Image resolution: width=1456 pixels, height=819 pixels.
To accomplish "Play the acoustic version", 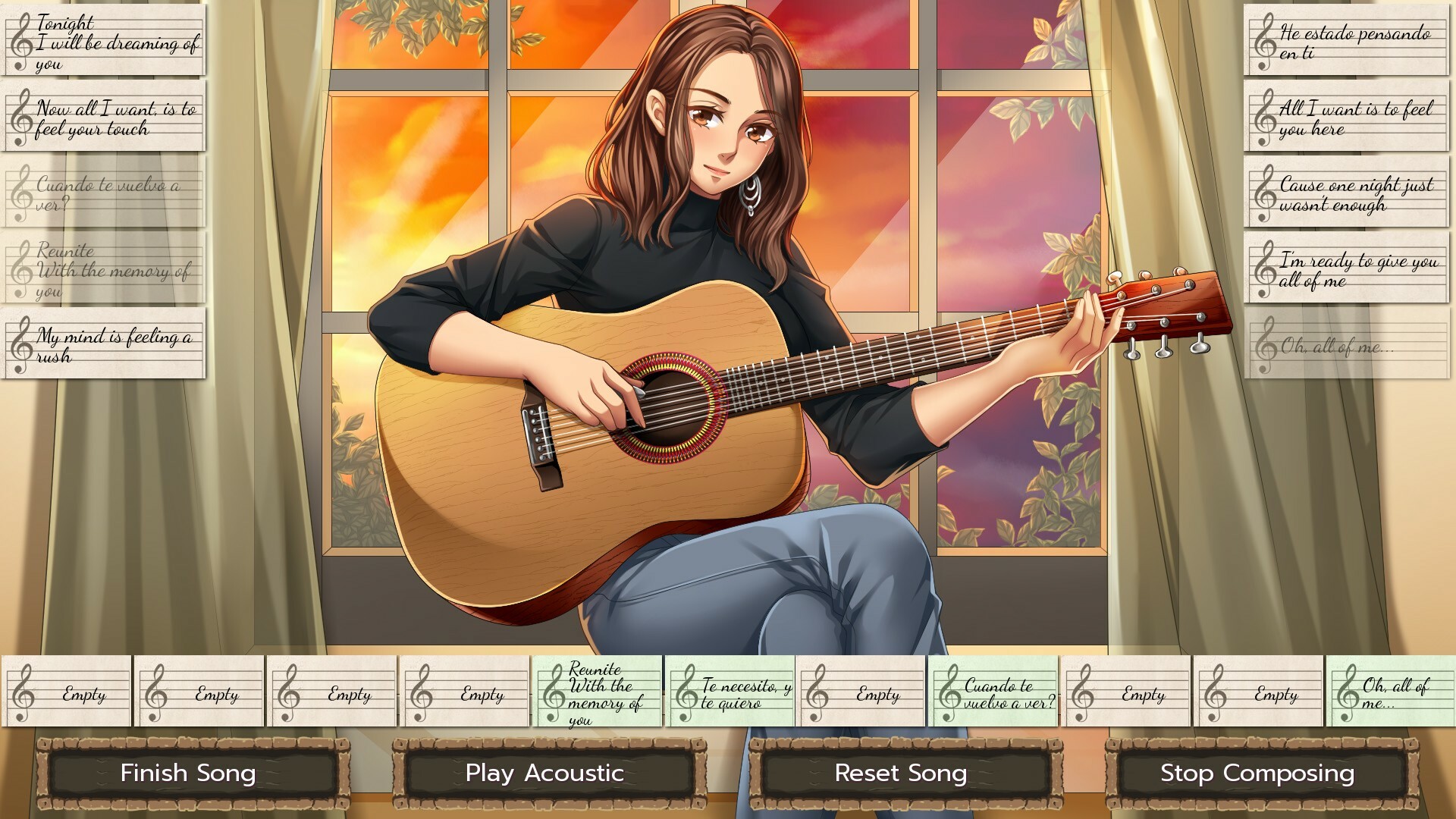I will click(544, 773).
